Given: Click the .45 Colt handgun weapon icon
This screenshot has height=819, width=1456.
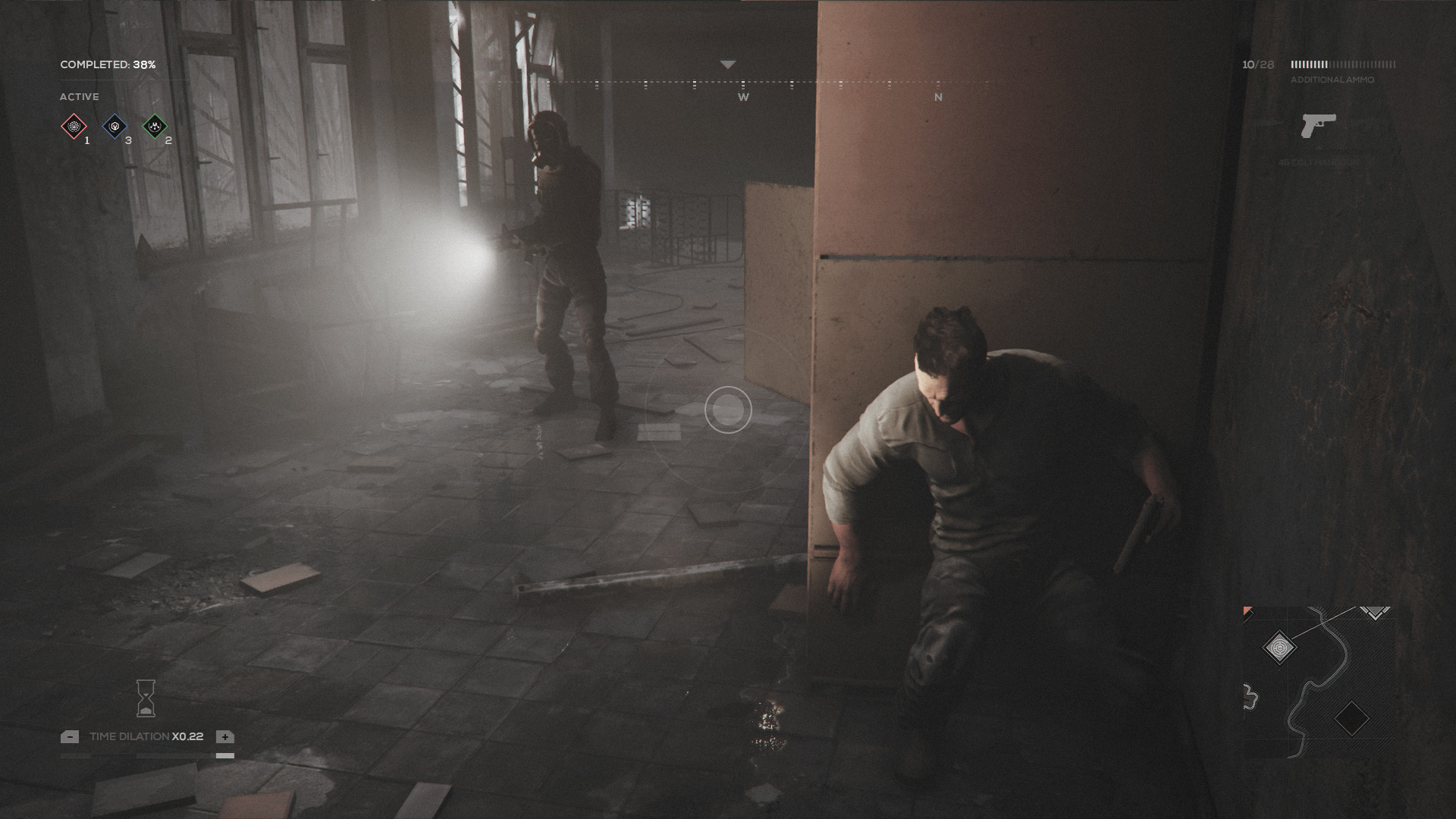Looking at the screenshot, I should [x=1318, y=125].
